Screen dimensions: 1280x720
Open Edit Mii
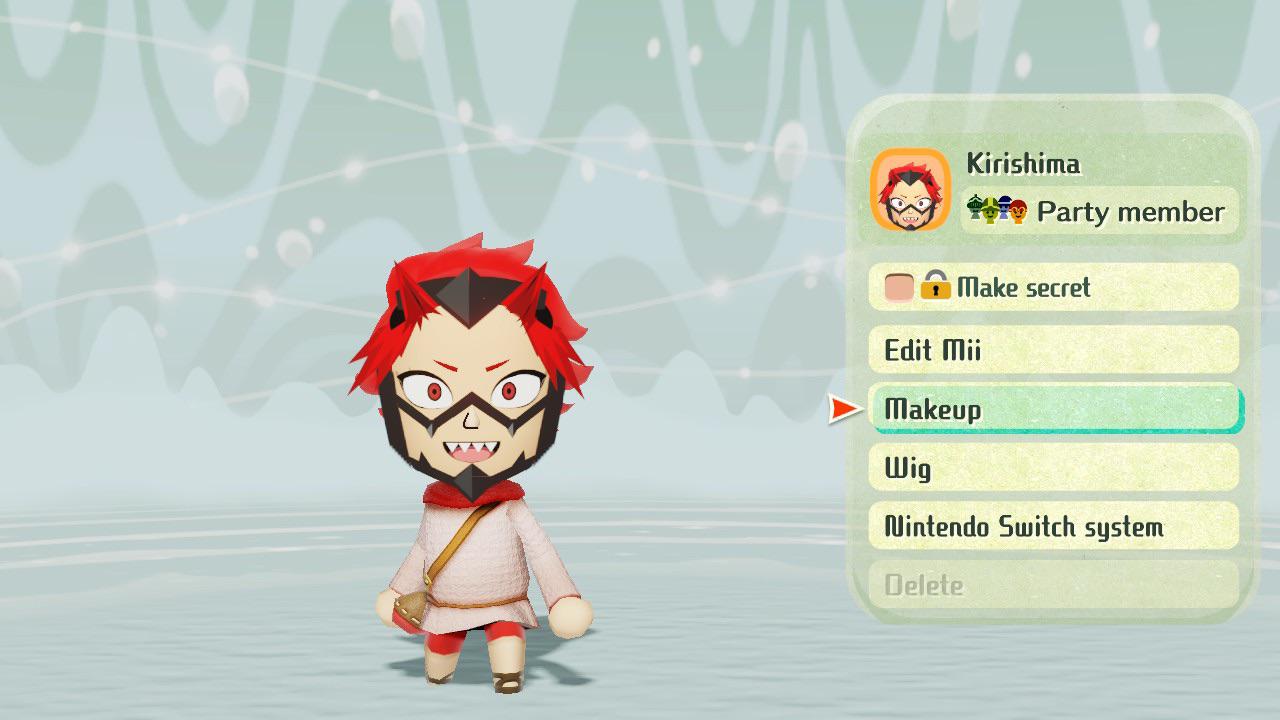click(x=1053, y=350)
